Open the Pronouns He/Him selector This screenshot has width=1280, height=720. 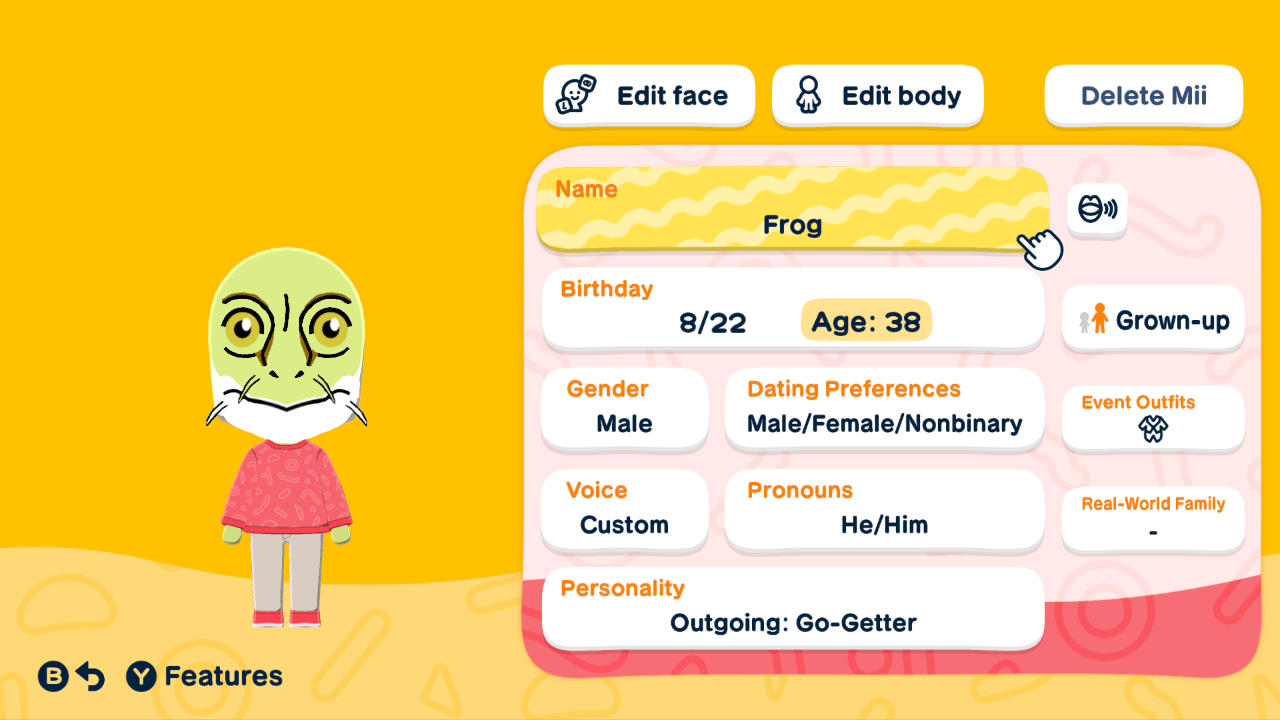[884, 510]
